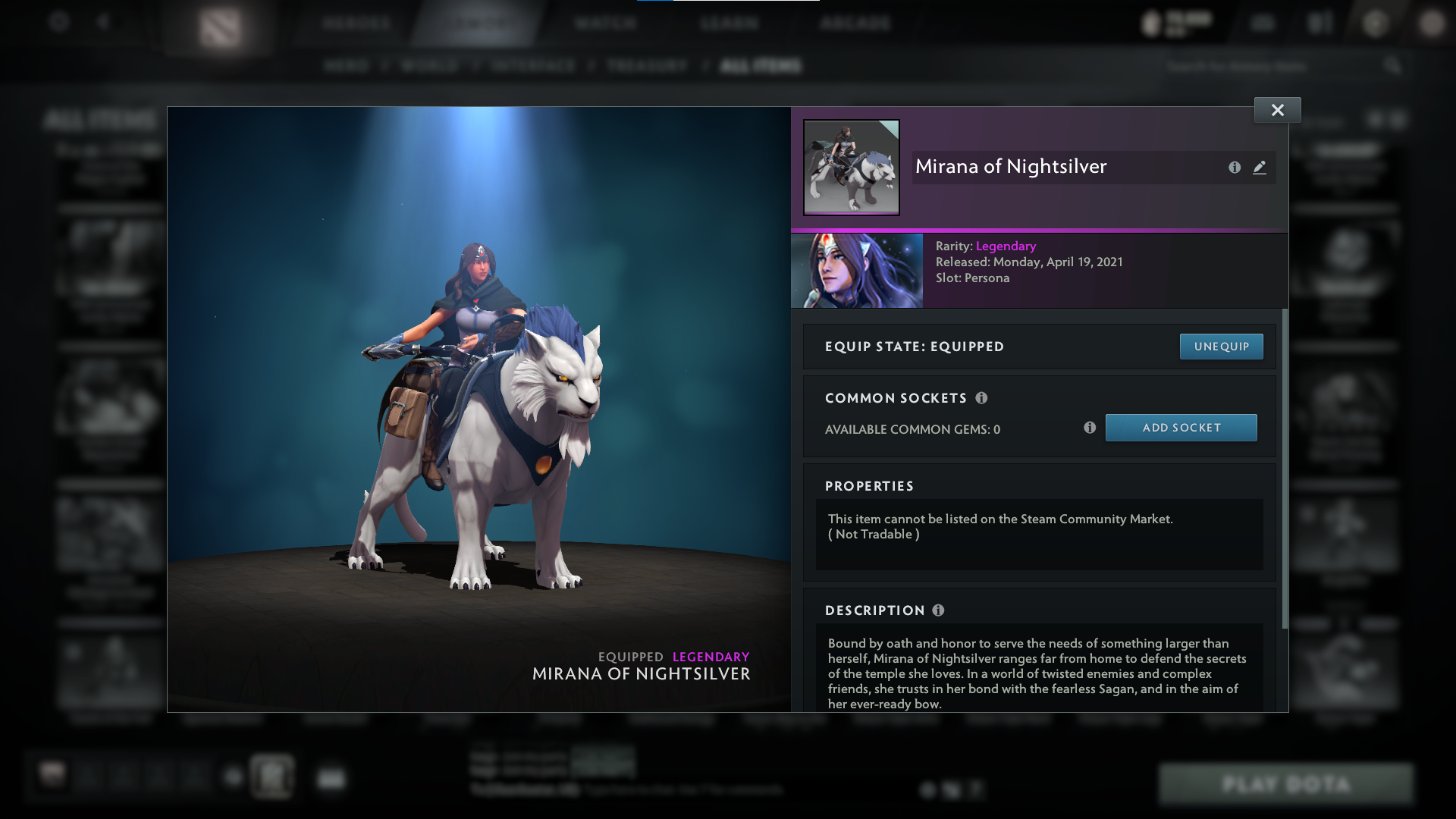Click the pencil edit icon next to item name
Image resolution: width=1456 pixels, height=819 pixels.
(x=1260, y=168)
